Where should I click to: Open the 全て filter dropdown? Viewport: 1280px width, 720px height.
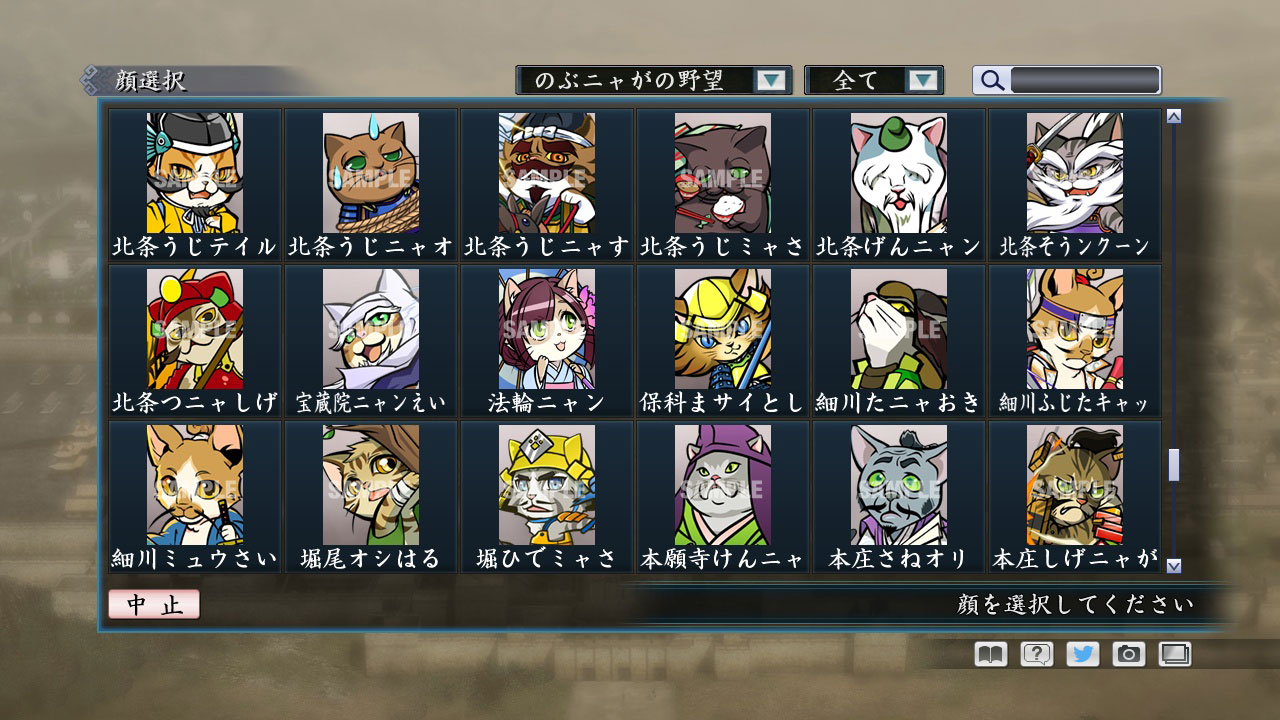point(862,80)
